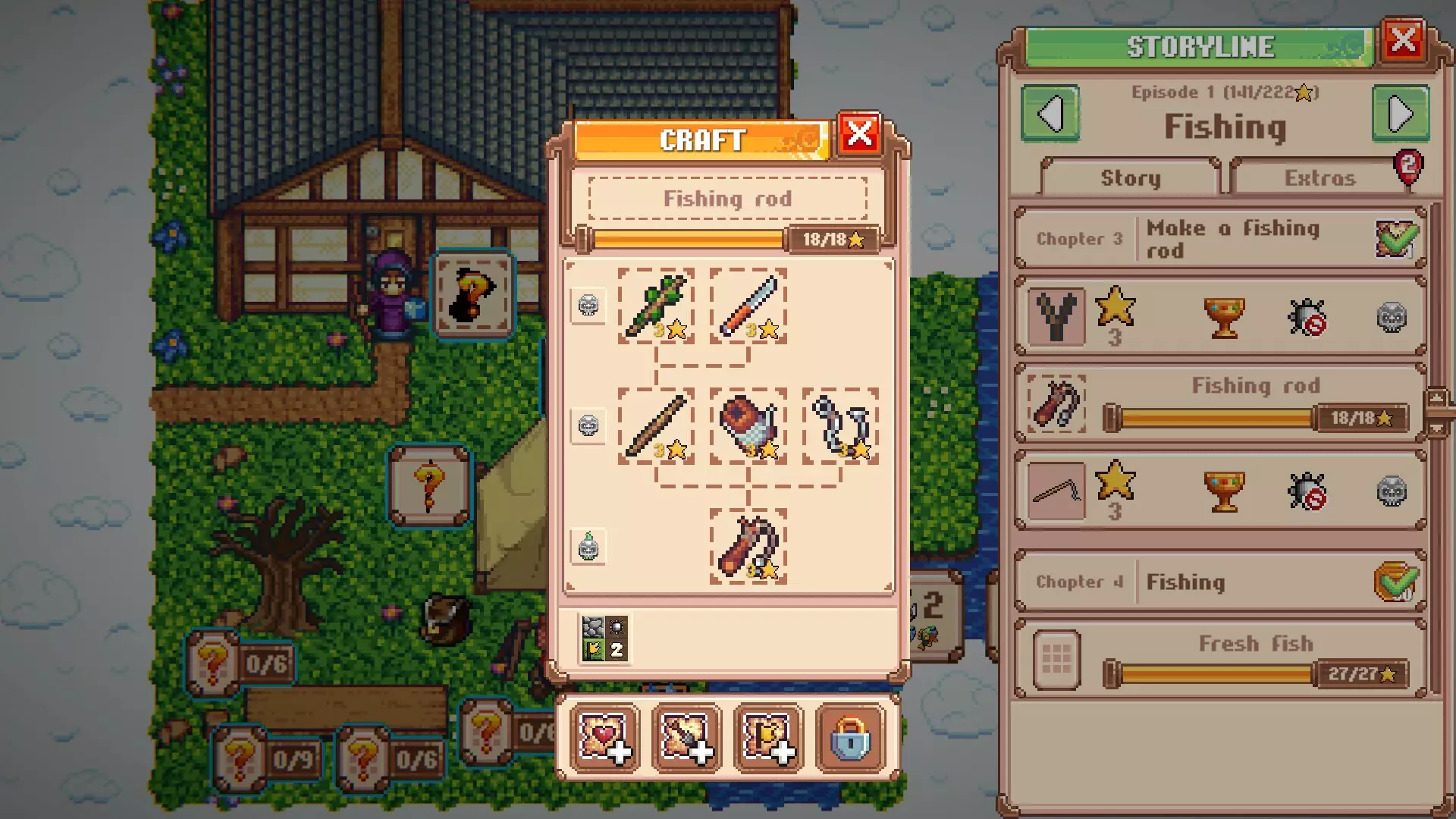Image resolution: width=1456 pixels, height=819 pixels.
Task: Open the heart recipe slot below the craft panel
Action: pyautogui.click(x=604, y=738)
